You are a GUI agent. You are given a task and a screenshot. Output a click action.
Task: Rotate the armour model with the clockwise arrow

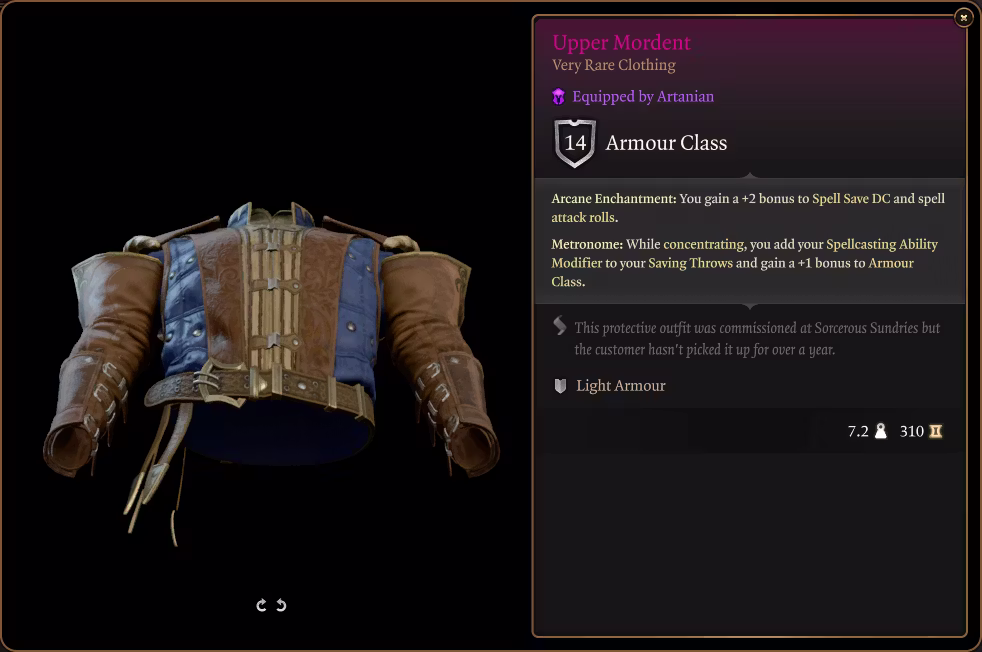(x=262, y=605)
